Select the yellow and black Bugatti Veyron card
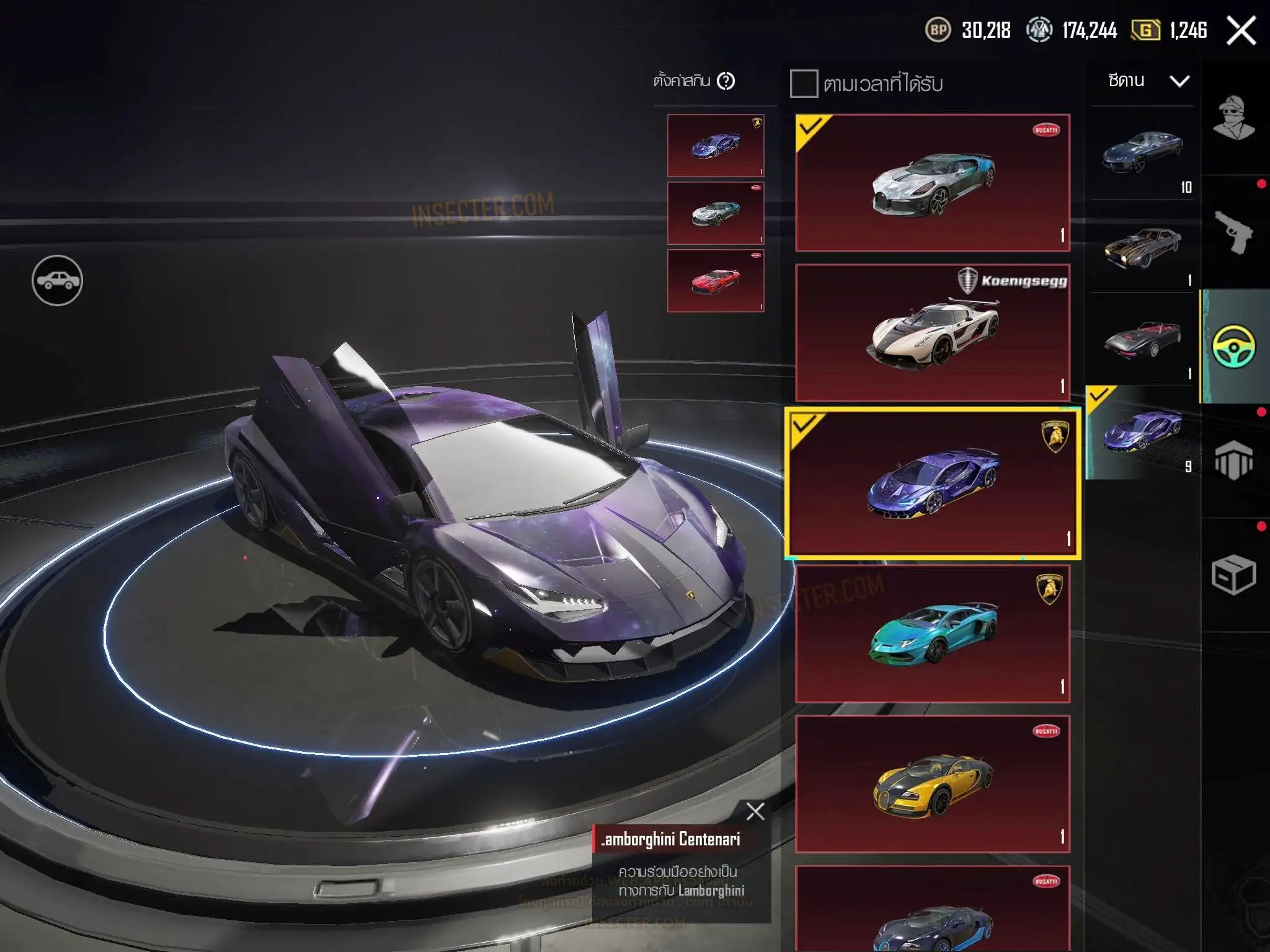Viewport: 1270px width, 952px height. [x=933, y=784]
